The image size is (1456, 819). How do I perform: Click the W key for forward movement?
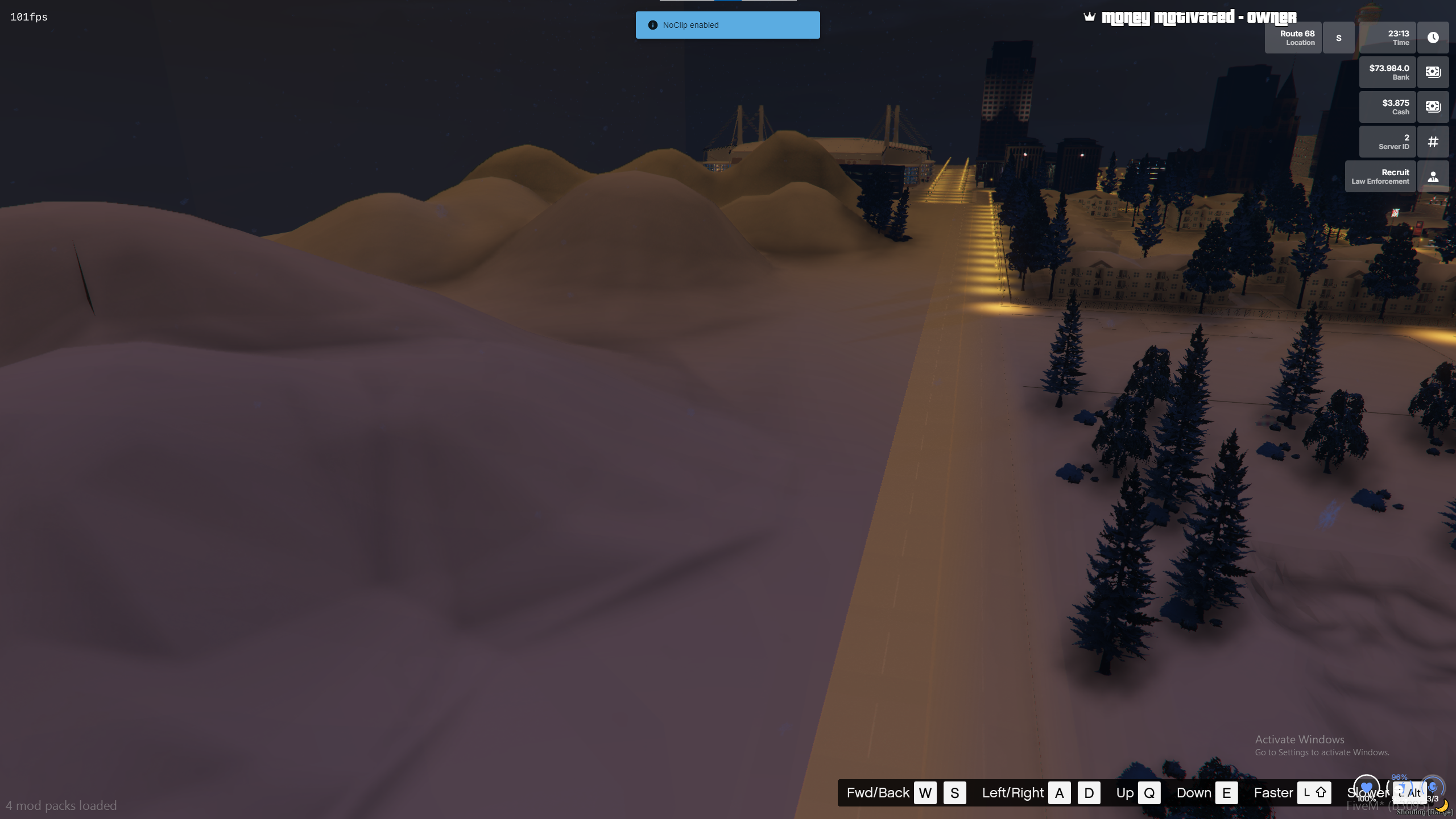pos(925,792)
